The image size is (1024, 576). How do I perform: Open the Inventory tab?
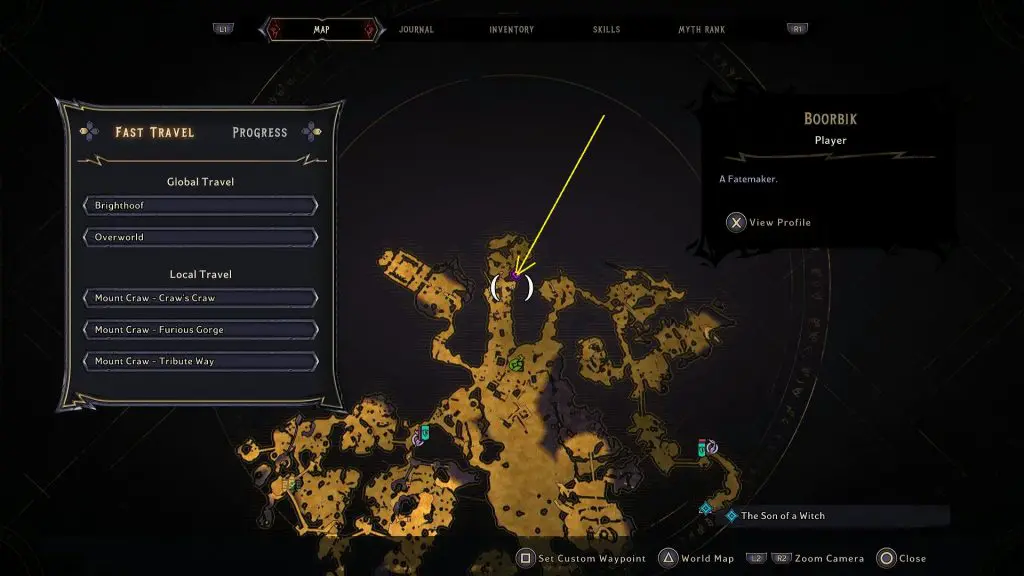pyautogui.click(x=511, y=30)
